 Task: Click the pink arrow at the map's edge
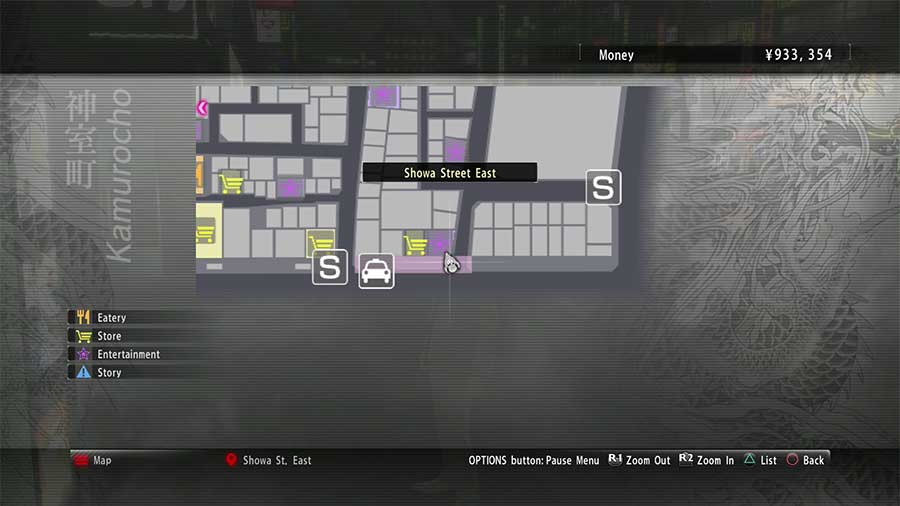pos(202,107)
